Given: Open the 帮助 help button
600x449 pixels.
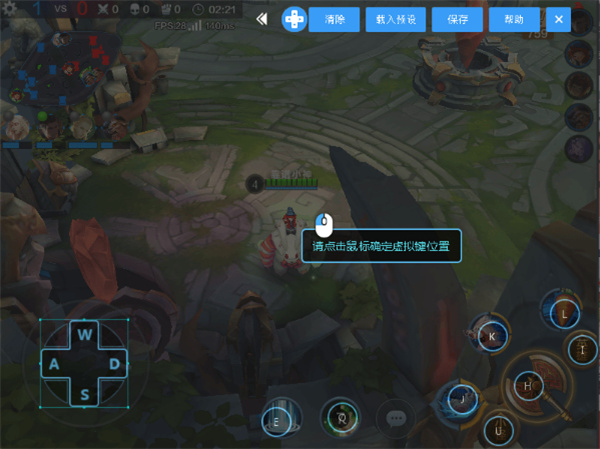Looking at the screenshot, I should click(x=514, y=19).
